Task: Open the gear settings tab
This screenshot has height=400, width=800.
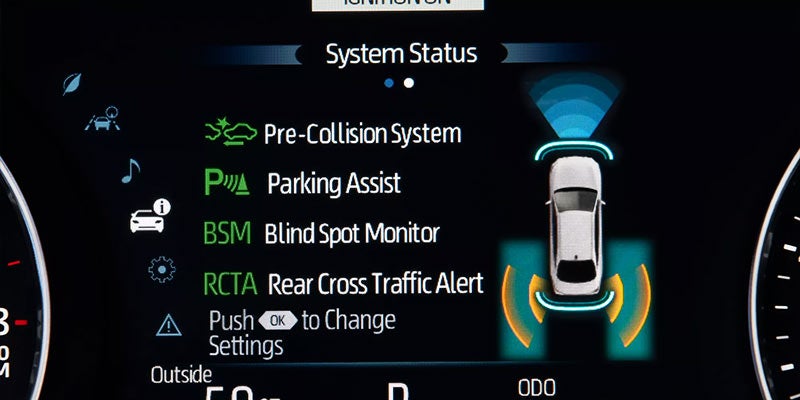Action: pyautogui.click(x=160, y=268)
